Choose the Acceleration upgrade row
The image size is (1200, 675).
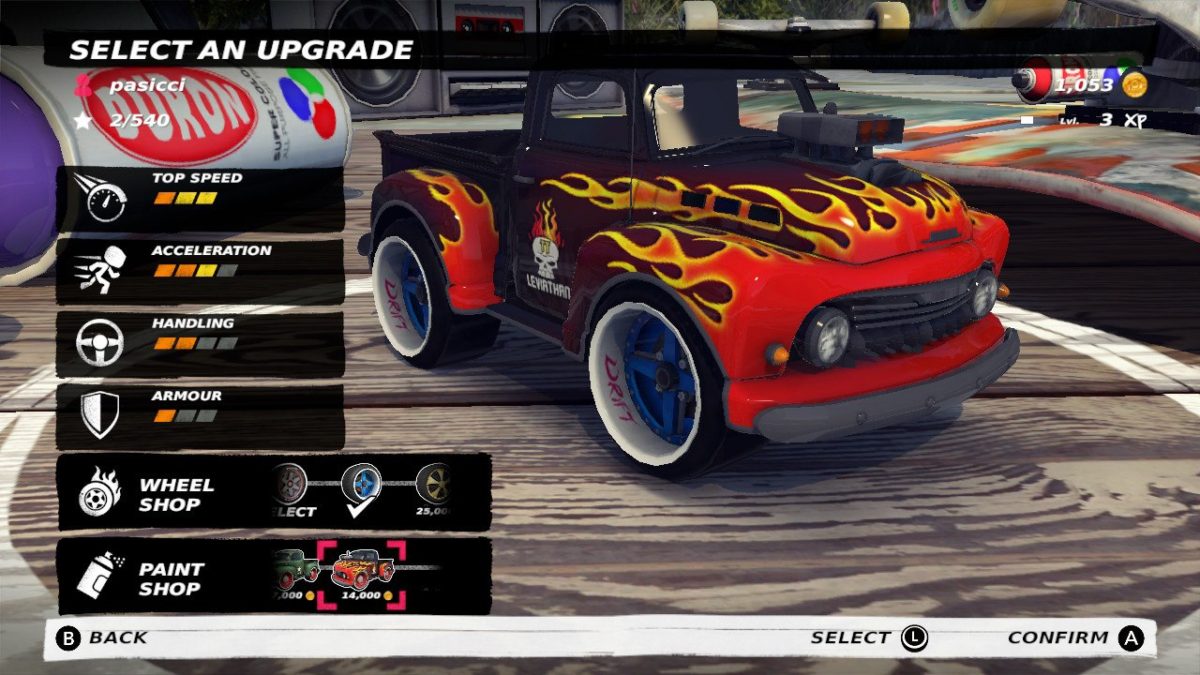(200, 270)
